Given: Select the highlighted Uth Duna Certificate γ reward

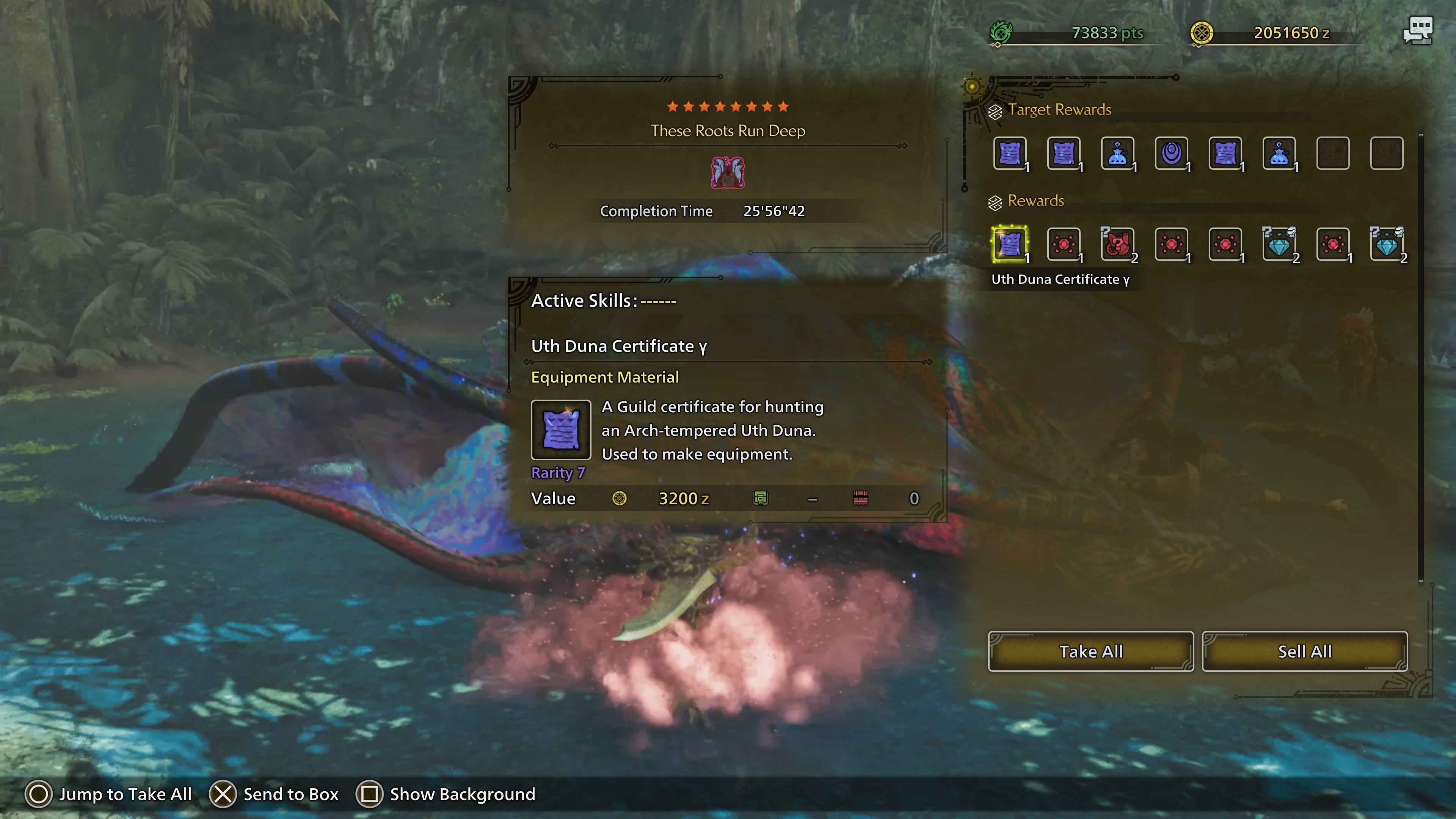Looking at the screenshot, I should click(1009, 244).
